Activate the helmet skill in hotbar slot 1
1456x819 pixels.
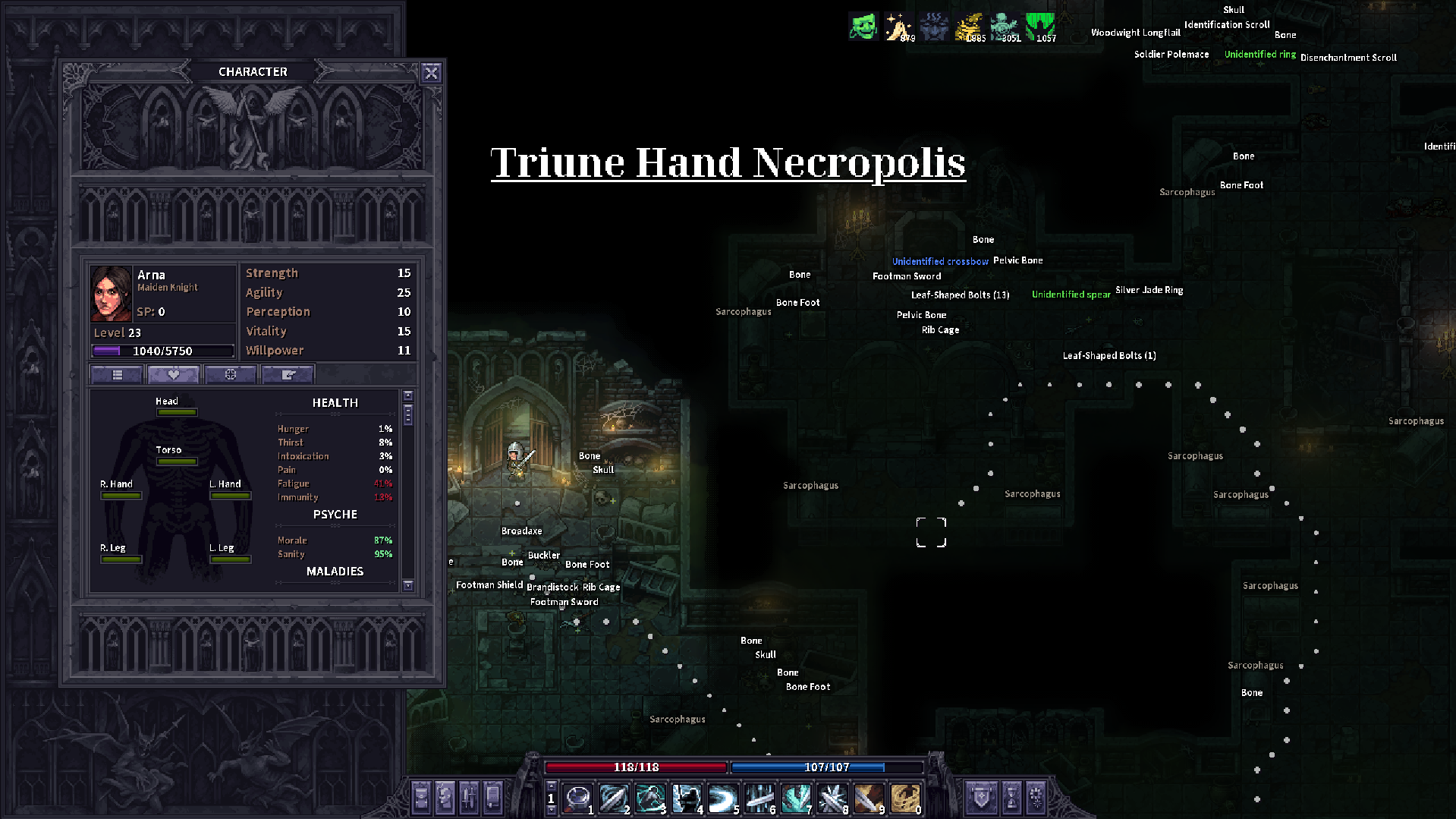(x=577, y=798)
